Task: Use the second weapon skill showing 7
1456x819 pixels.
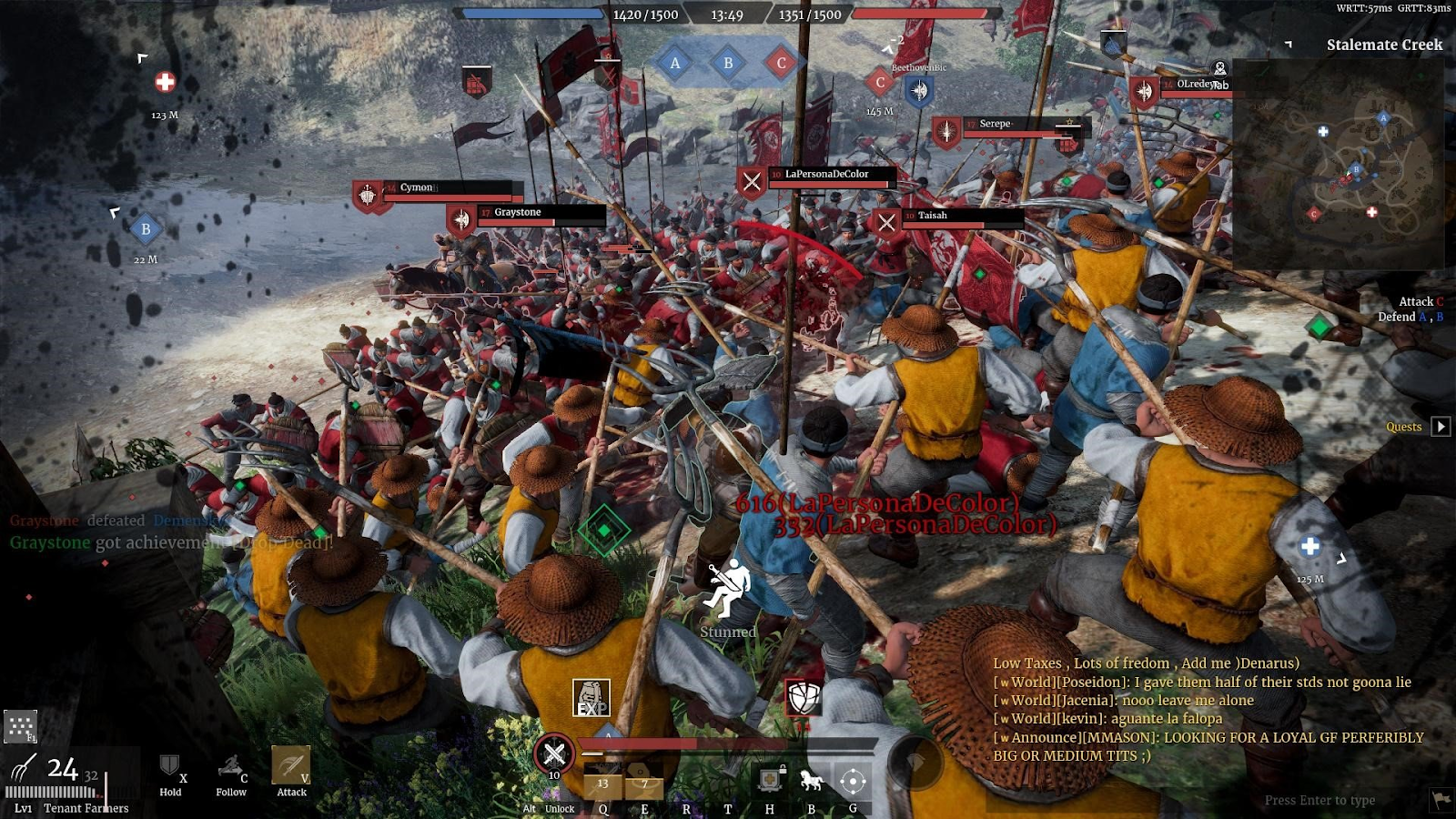Action: pyautogui.click(x=643, y=786)
